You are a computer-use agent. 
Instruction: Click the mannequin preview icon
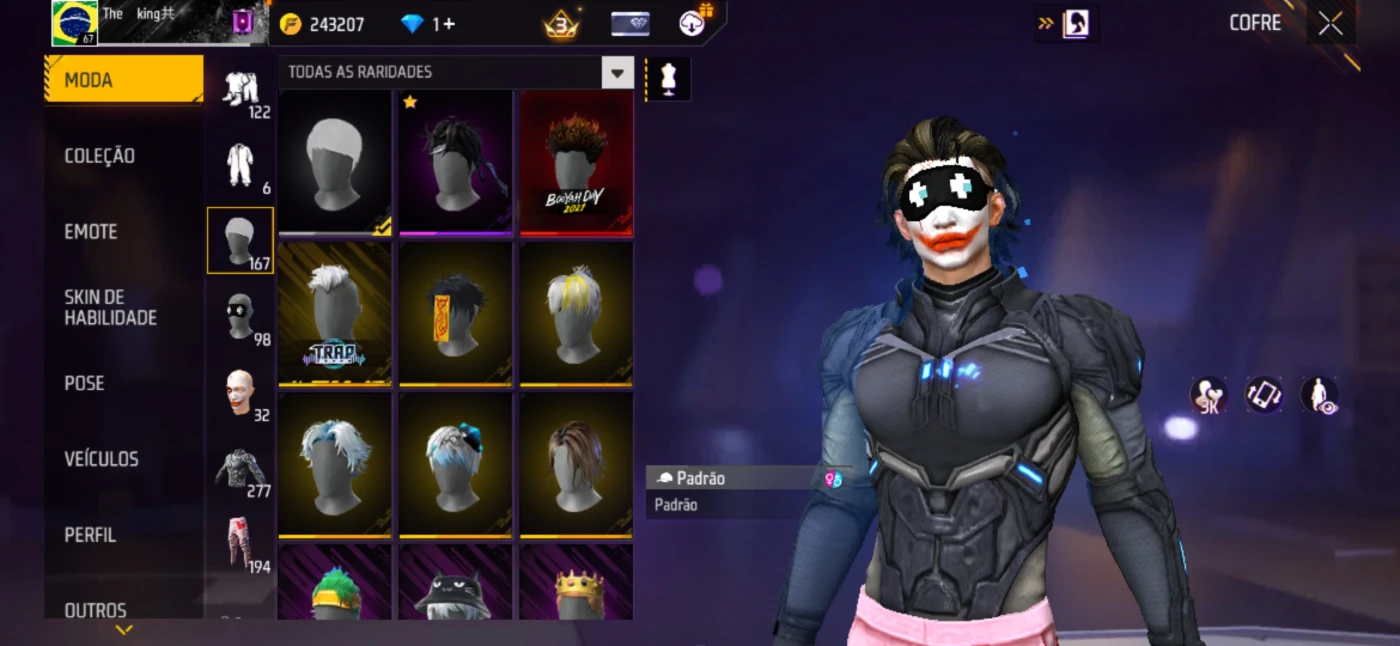[668, 80]
